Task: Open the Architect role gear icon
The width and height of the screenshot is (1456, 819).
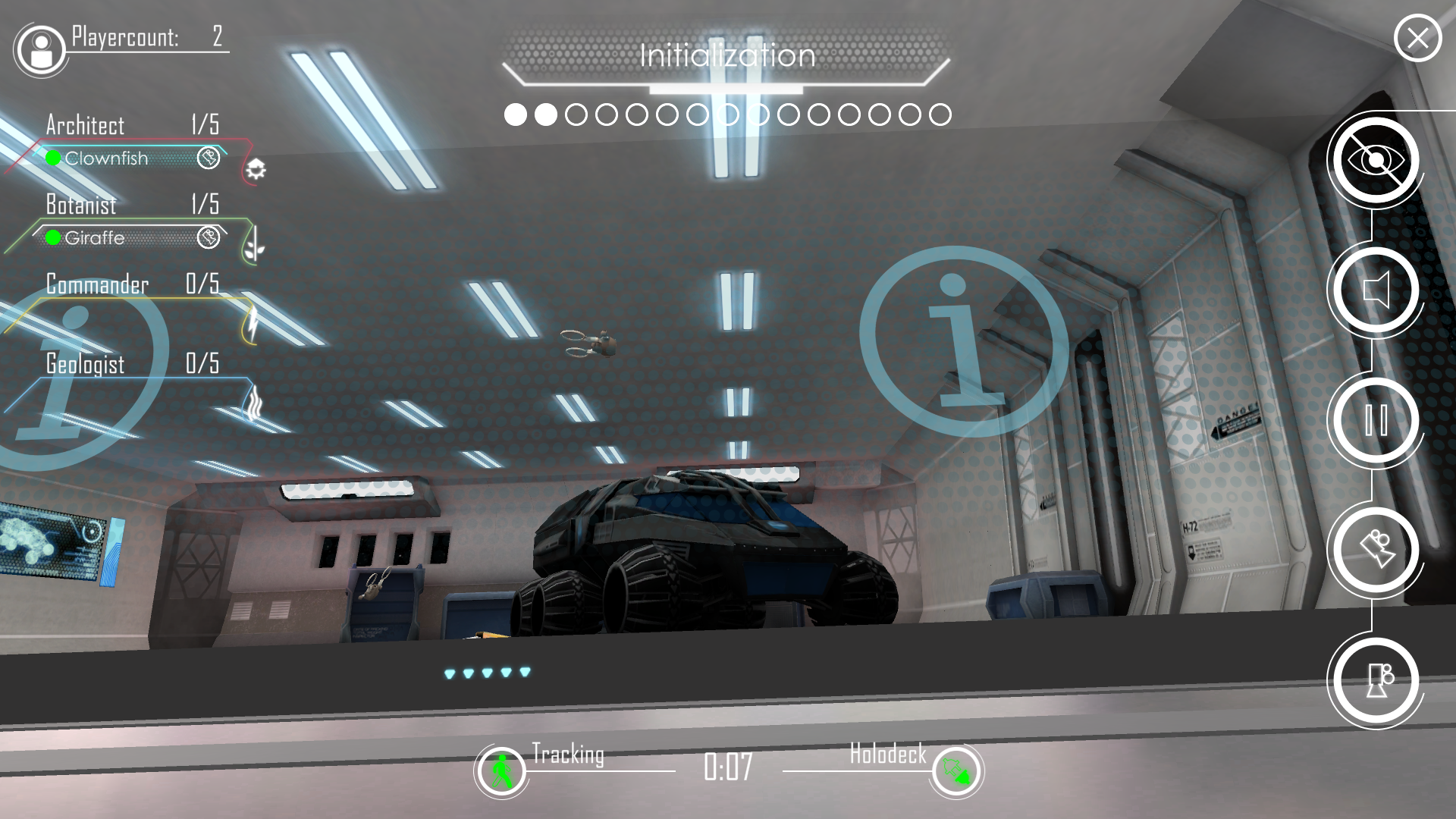Action: [x=256, y=169]
